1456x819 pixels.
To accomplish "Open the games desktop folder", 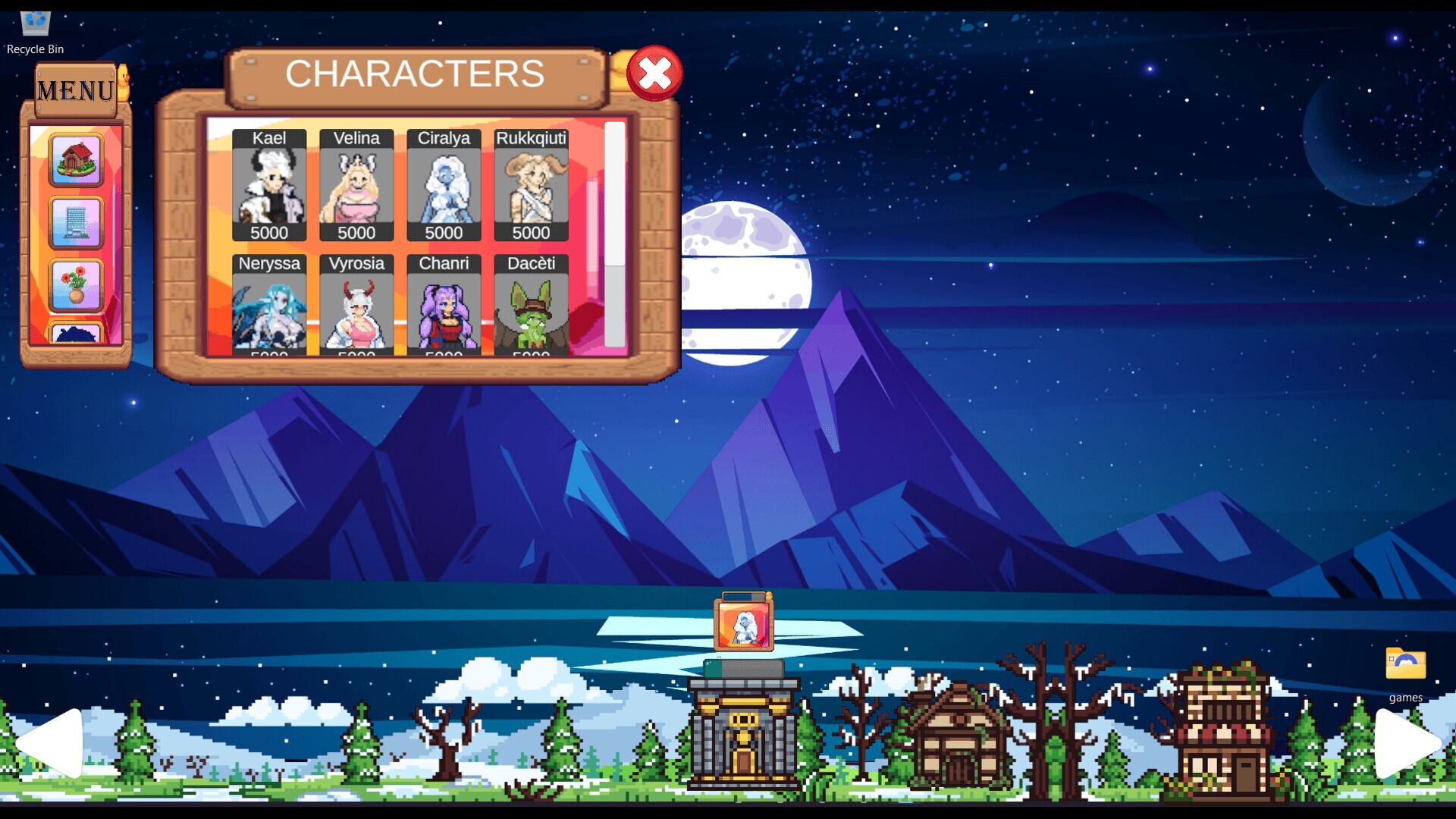I will pyautogui.click(x=1405, y=673).
